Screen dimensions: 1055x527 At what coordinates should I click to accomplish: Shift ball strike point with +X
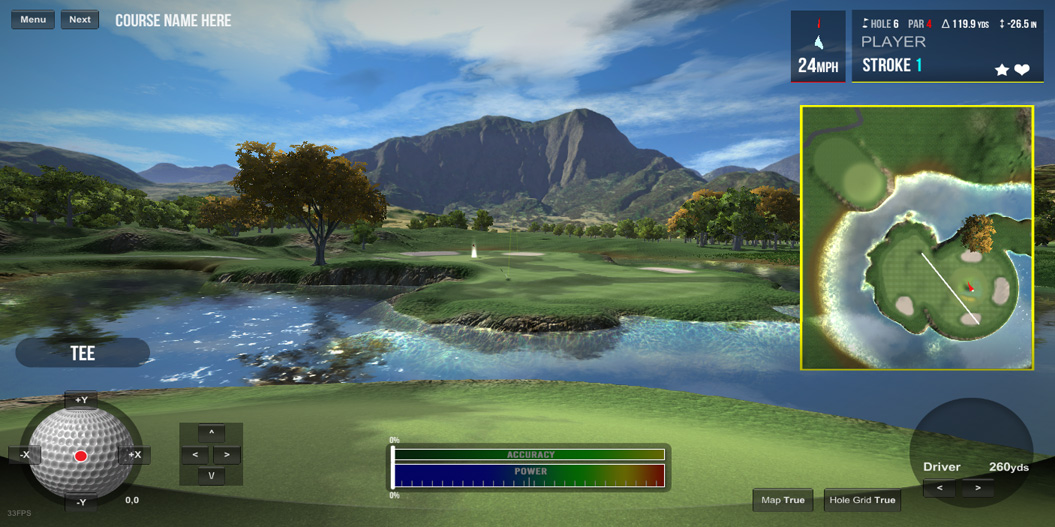[x=134, y=455]
